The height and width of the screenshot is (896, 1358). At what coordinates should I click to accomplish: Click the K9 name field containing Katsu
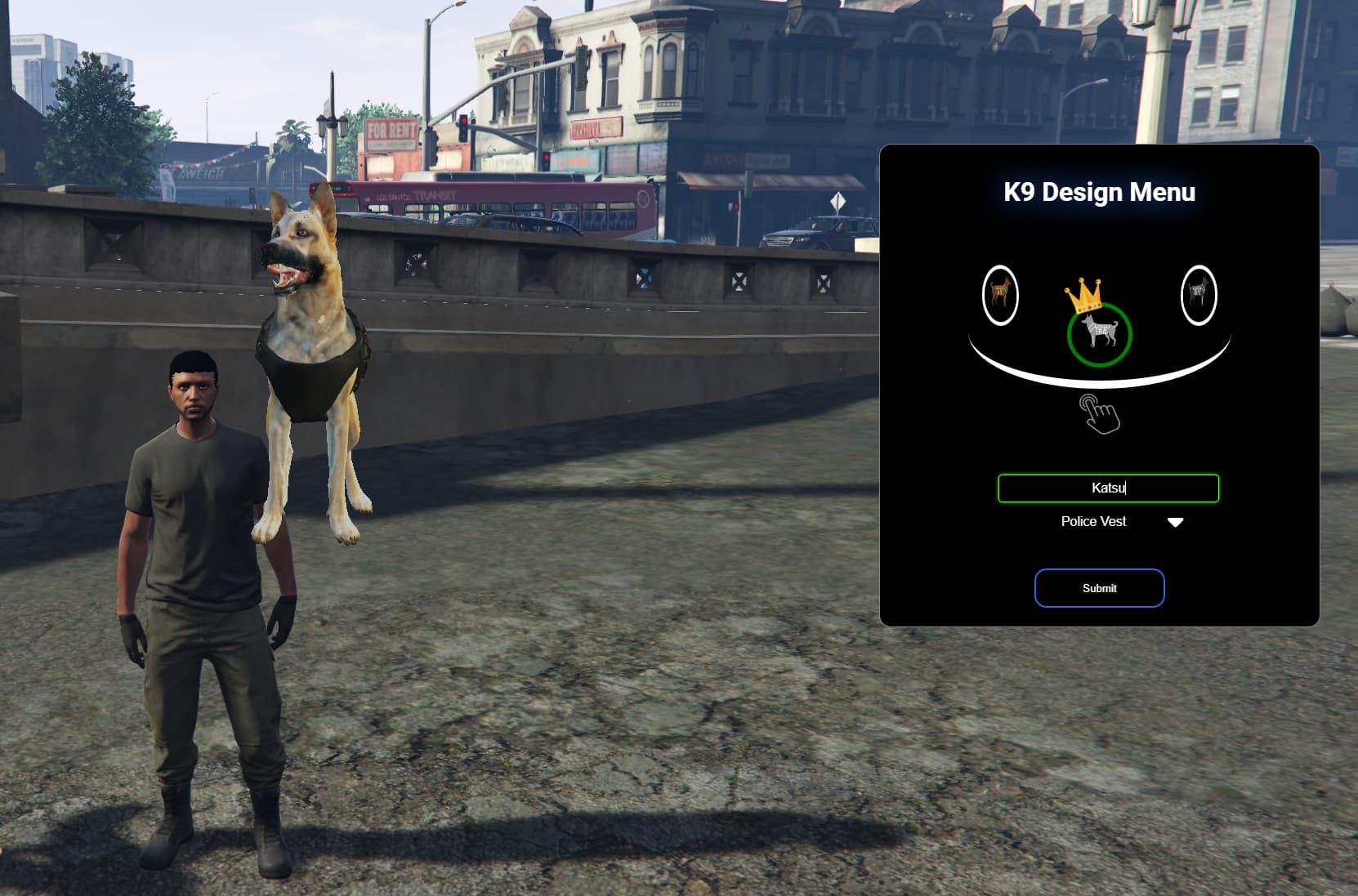(x=1108, y=488)
